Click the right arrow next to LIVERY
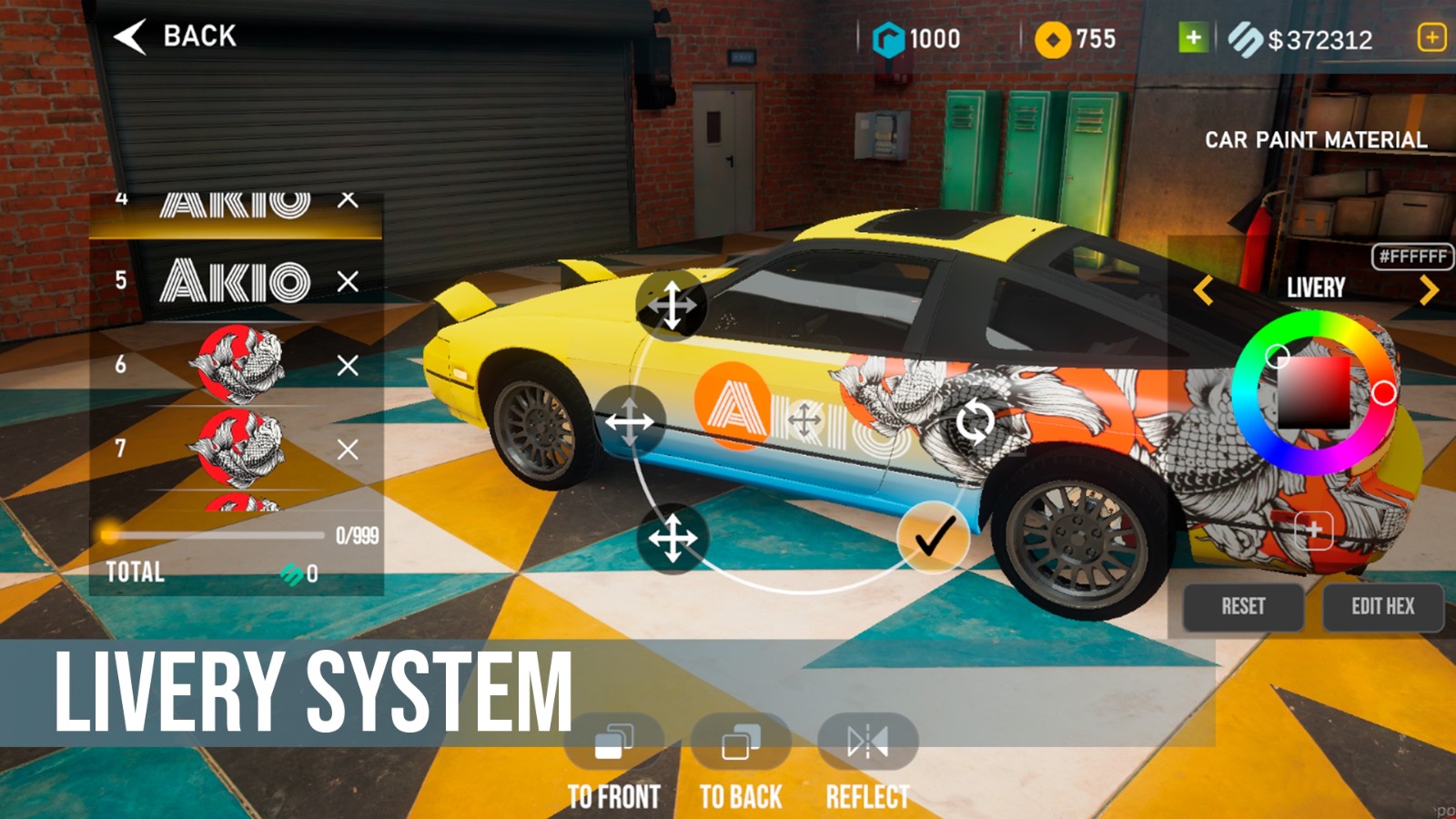The width and height of the screenshot is (1456, 819). point(1428,288)
